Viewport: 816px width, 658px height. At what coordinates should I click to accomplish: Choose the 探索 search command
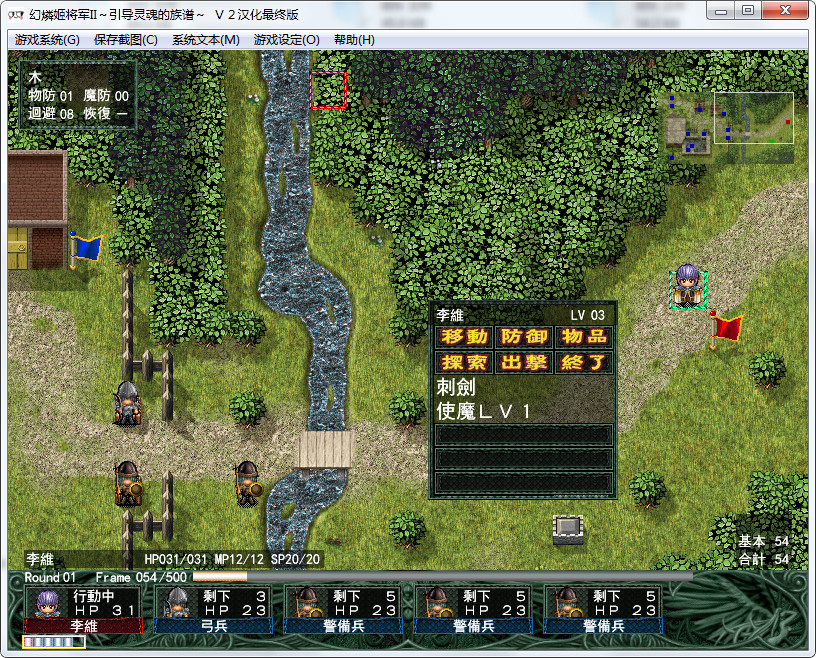point(465,362)
